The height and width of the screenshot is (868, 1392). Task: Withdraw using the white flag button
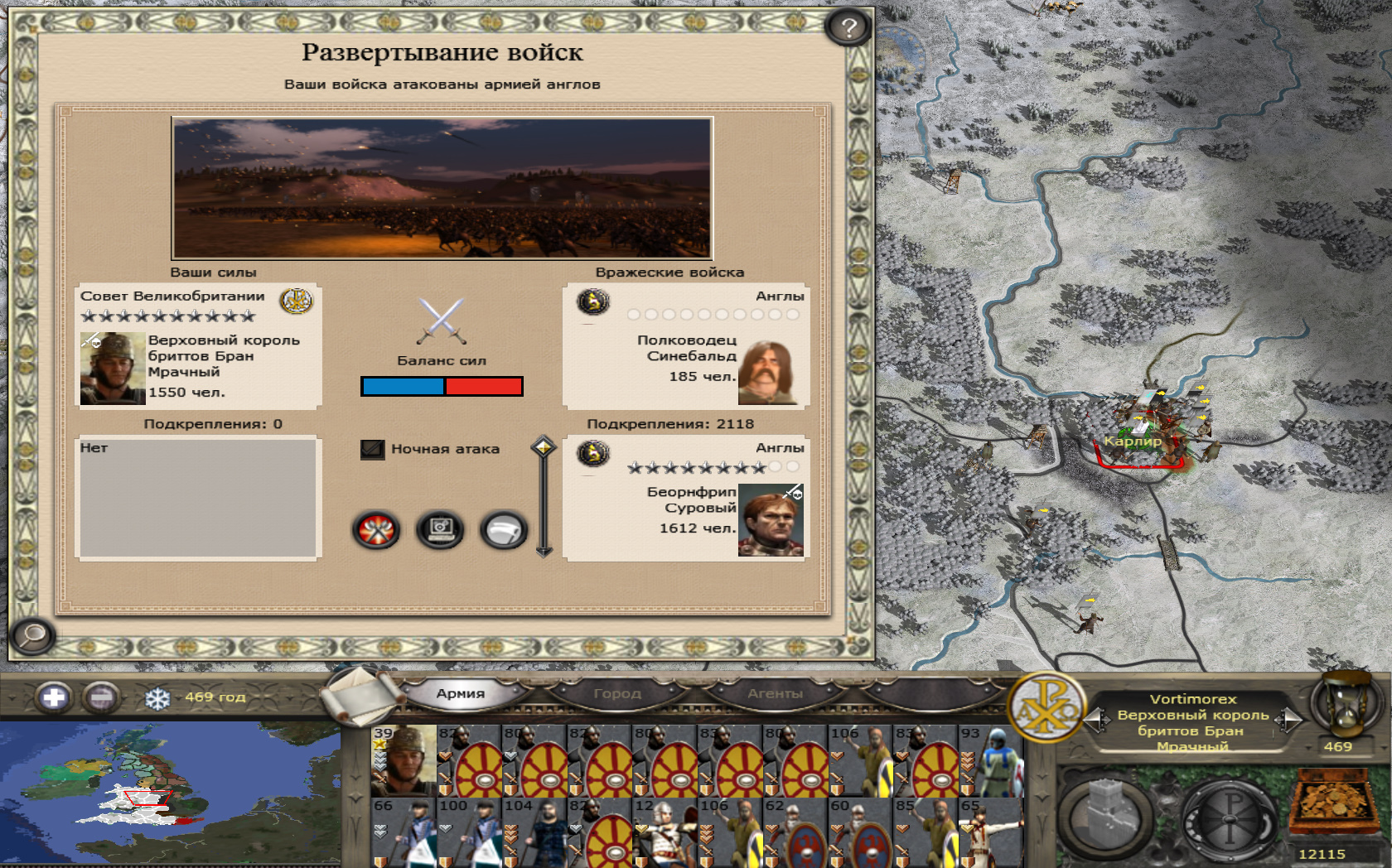point(504,530)
